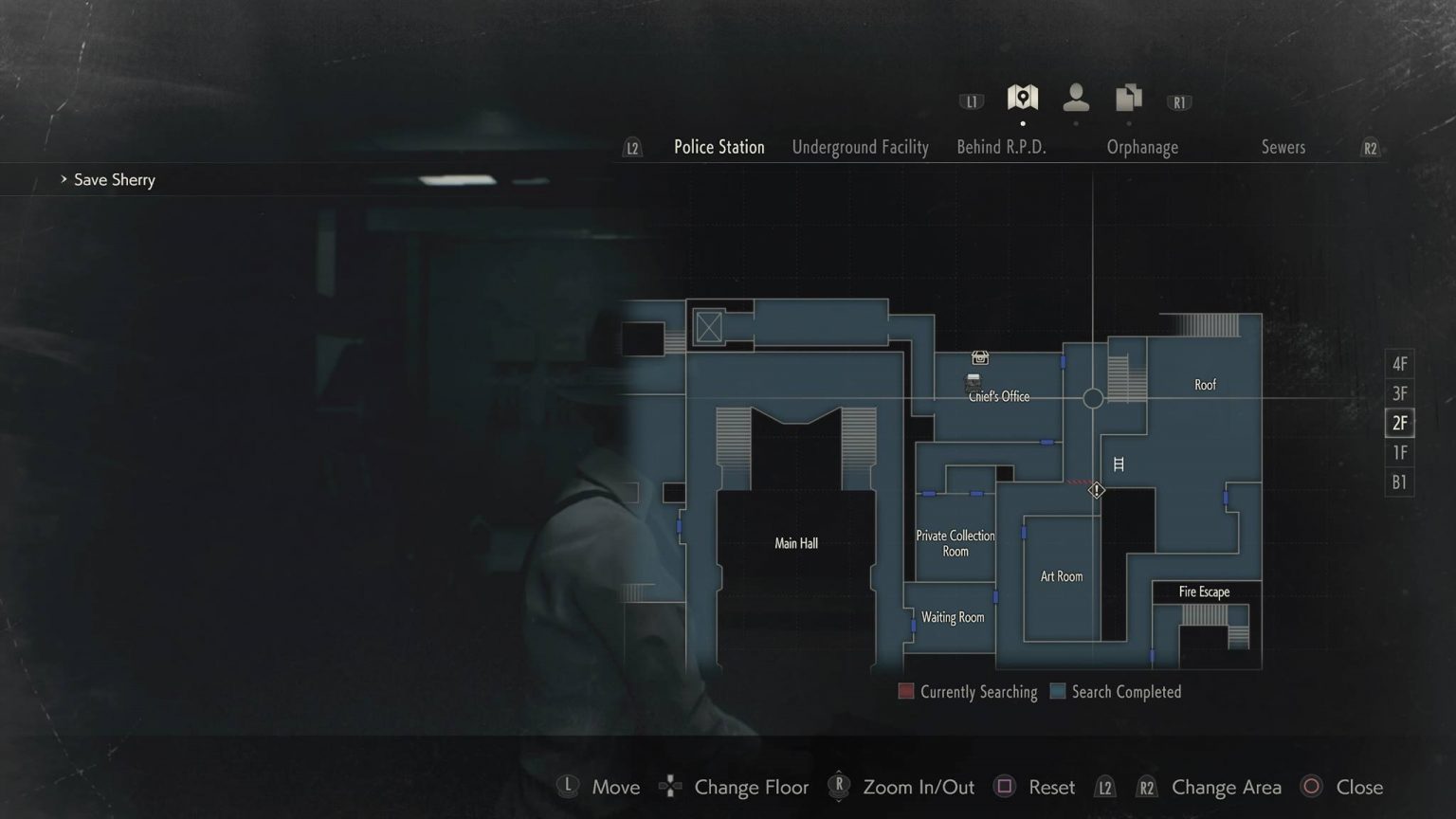Click the R2 change-area prompt near Sewers
1456x819 pixels.
pos(1370,148)
